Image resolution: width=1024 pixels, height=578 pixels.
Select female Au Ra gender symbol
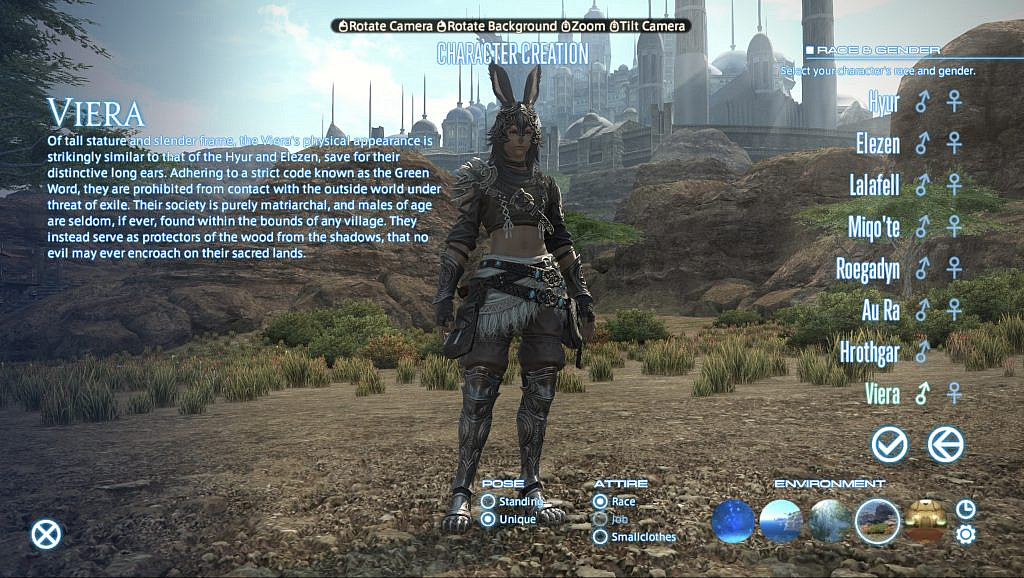click(x=955, y=310)
